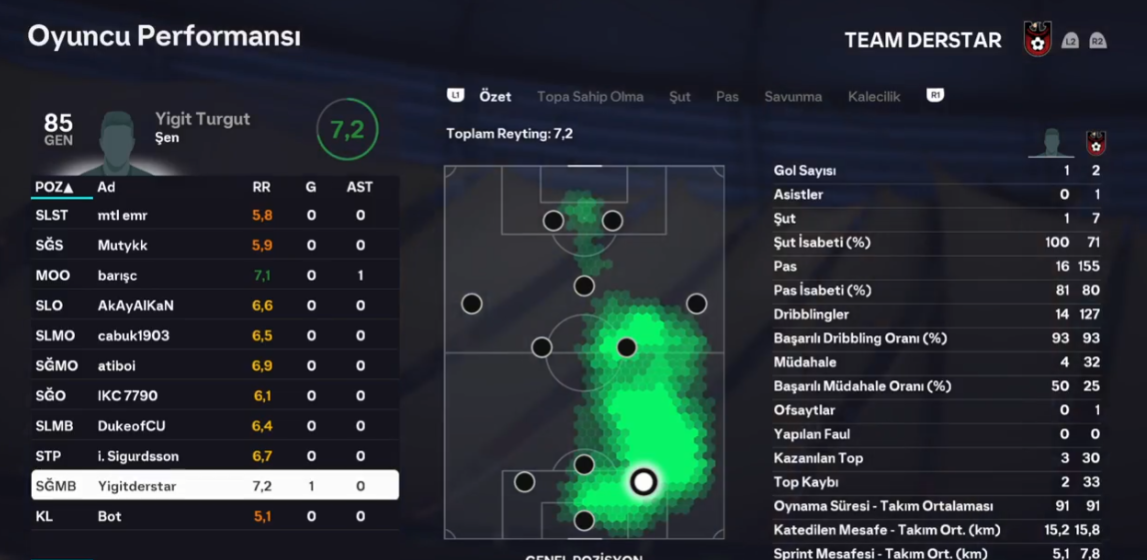Select player row mtl emr
This screenshot has width=1147, height=560.
coord(215,215)
